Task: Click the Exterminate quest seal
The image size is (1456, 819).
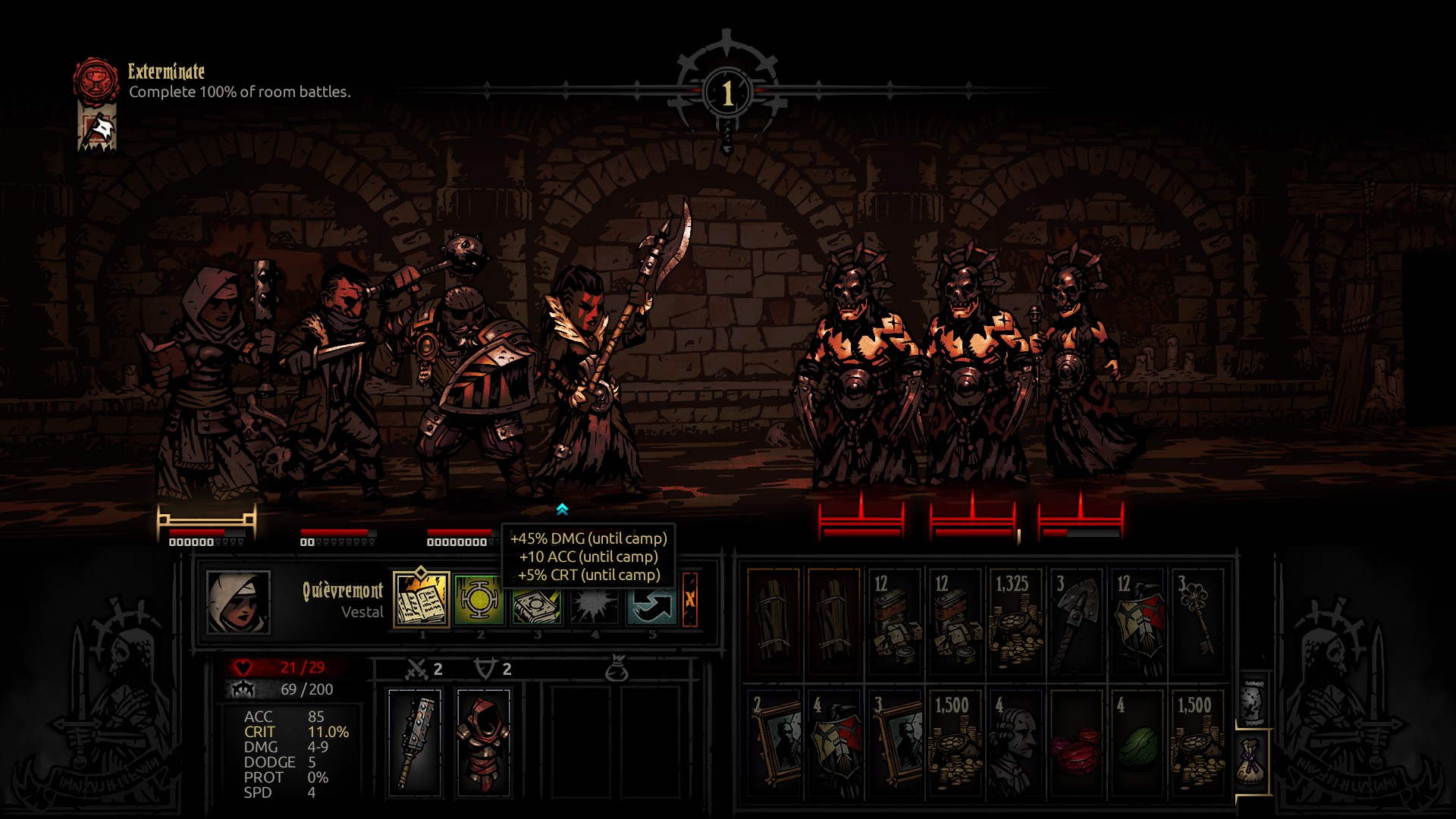Action: (x=96, y=81)
